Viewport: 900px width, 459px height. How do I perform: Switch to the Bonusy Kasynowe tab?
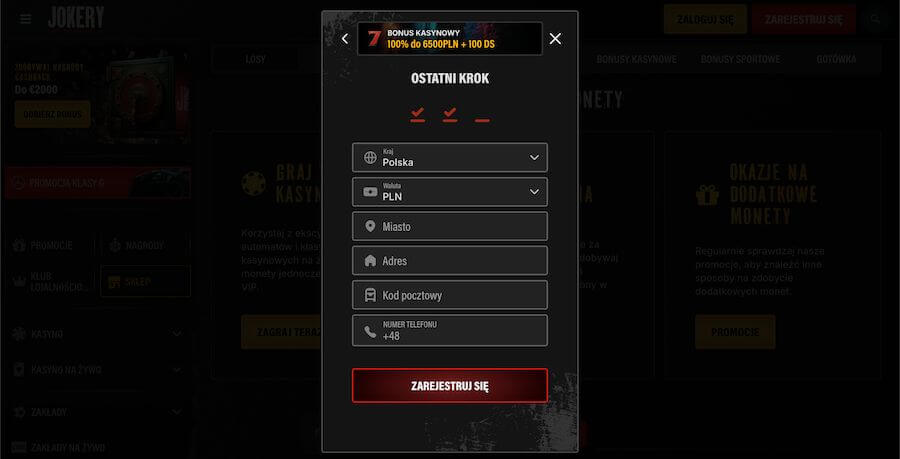point(636,59)
